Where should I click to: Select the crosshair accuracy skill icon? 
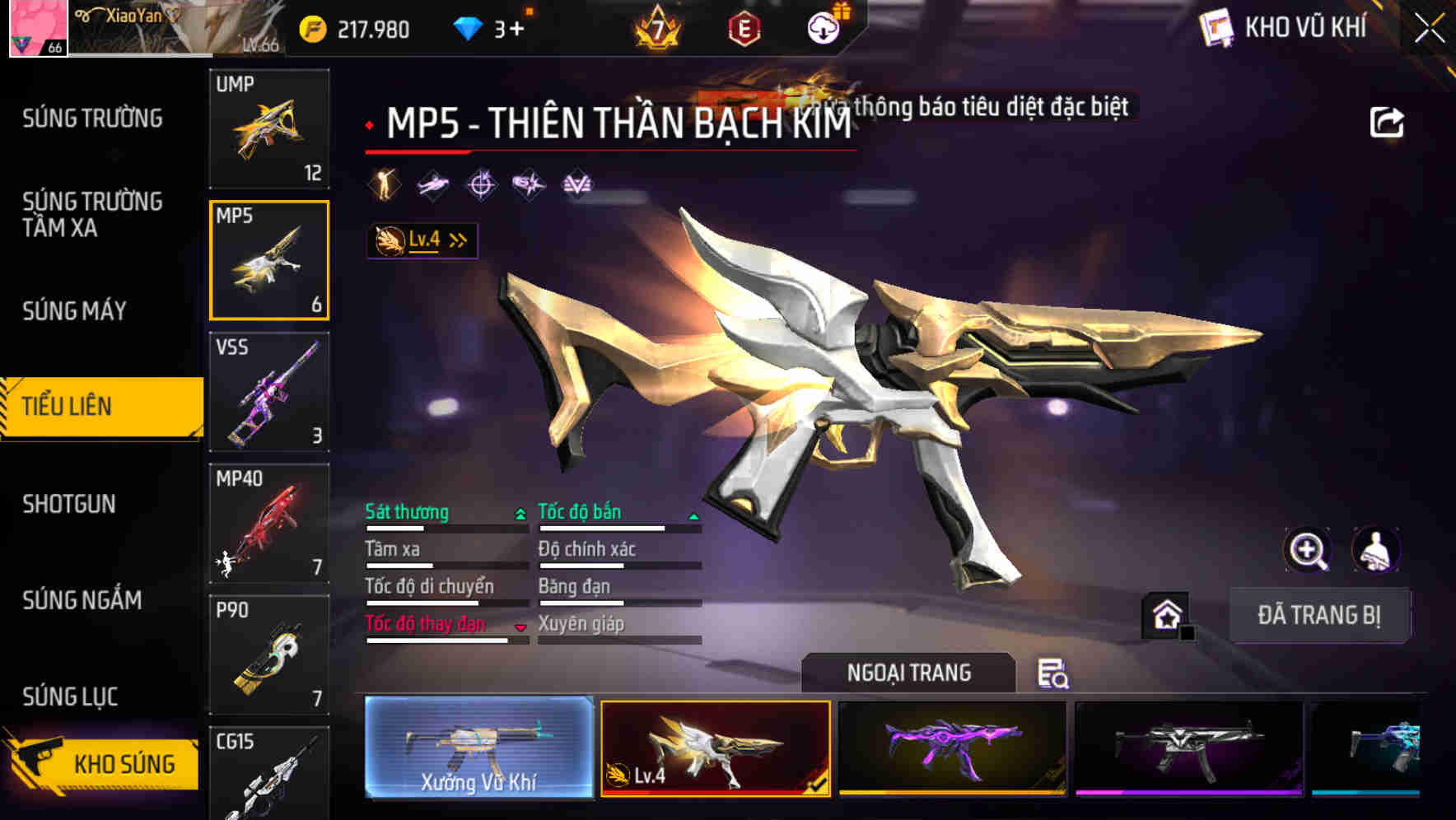click(x=482, y=185)
